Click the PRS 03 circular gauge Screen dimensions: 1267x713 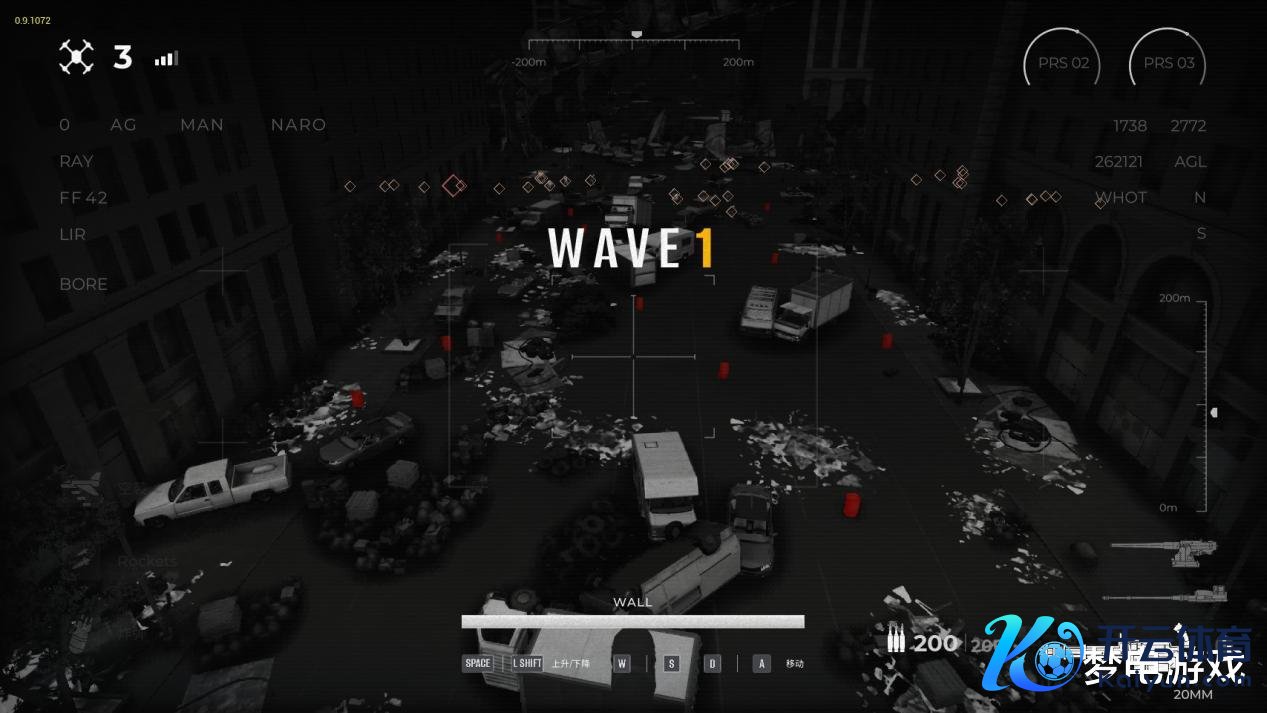click(x=1168, y=64)
